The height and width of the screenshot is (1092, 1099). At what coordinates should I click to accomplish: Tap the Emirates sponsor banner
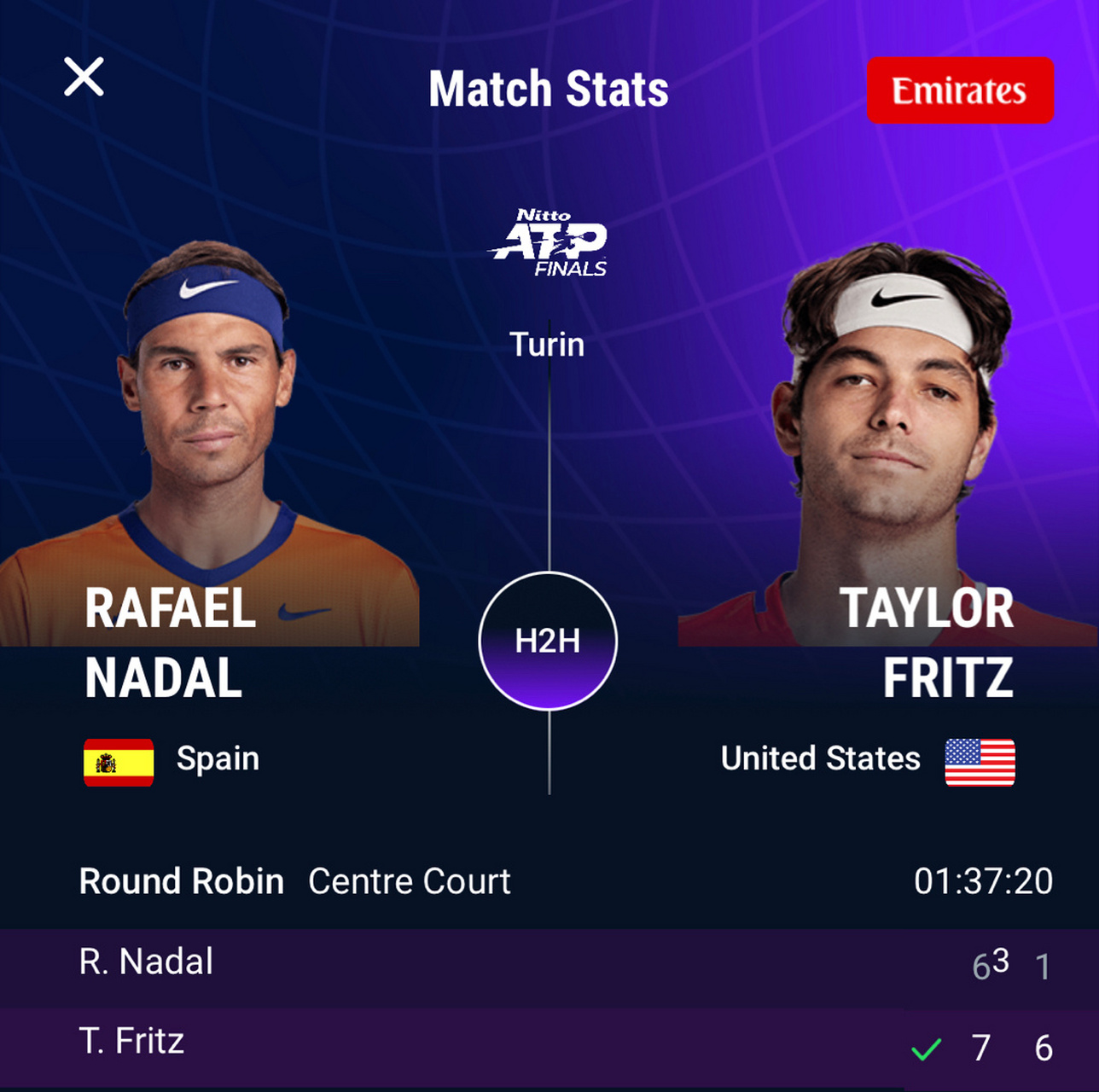coord(960,90)
